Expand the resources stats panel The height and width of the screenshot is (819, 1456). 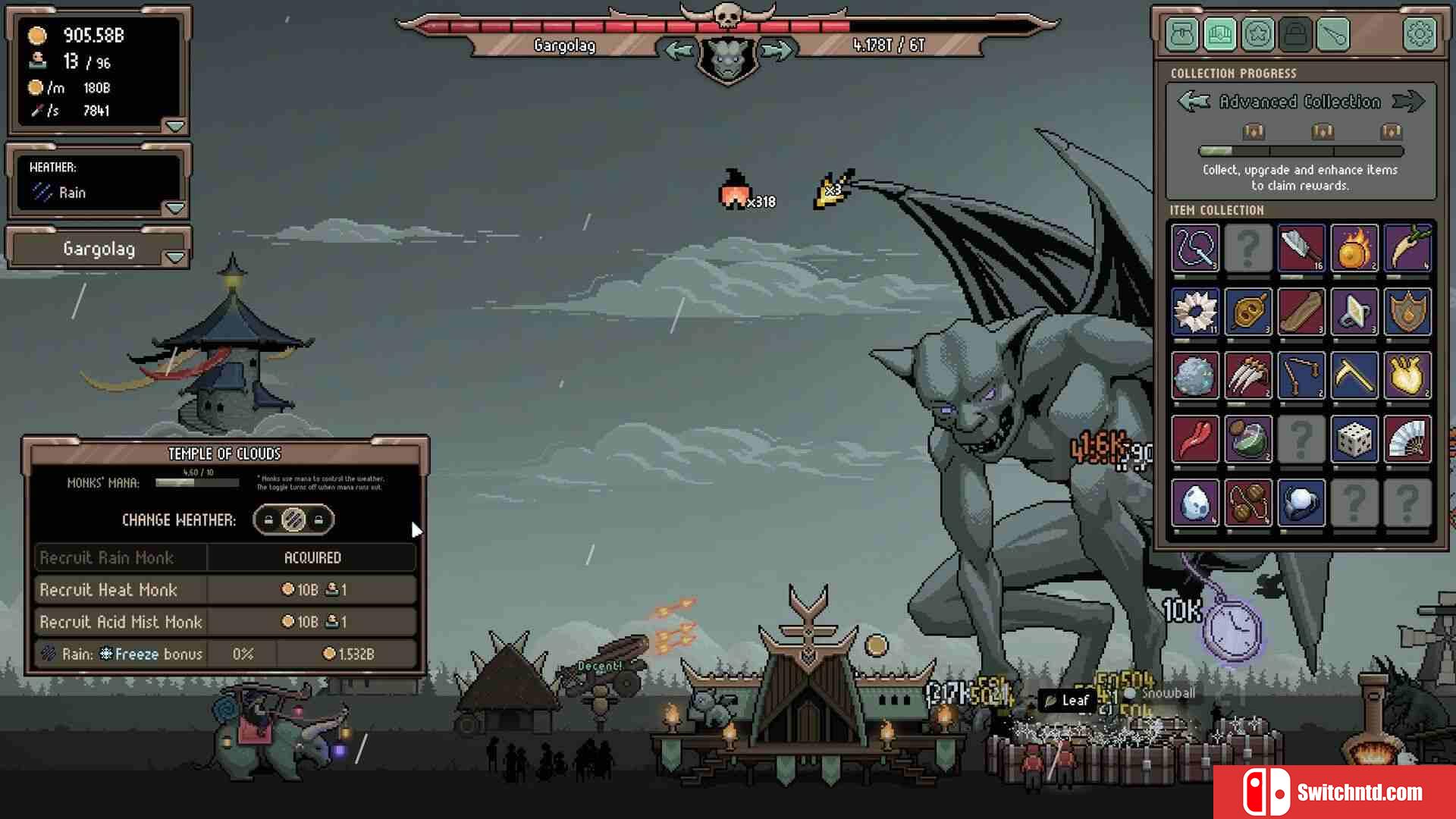tap(175, 126)
